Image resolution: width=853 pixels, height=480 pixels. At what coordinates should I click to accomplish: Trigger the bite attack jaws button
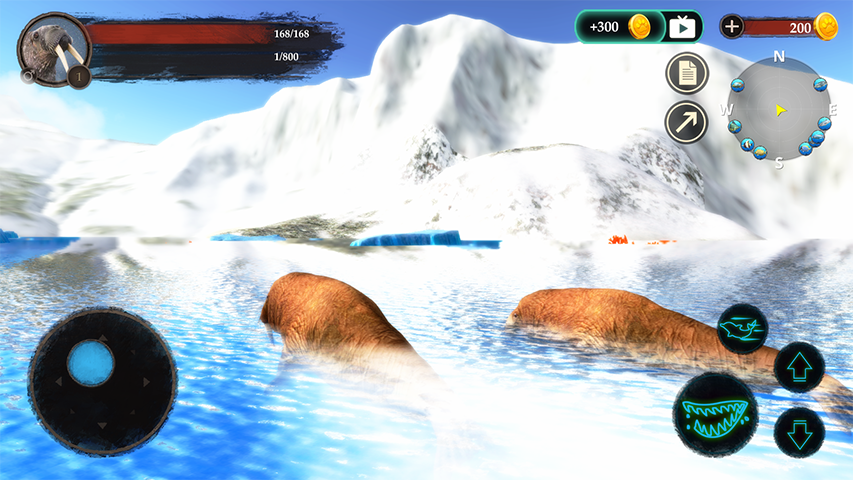(715, 412)
